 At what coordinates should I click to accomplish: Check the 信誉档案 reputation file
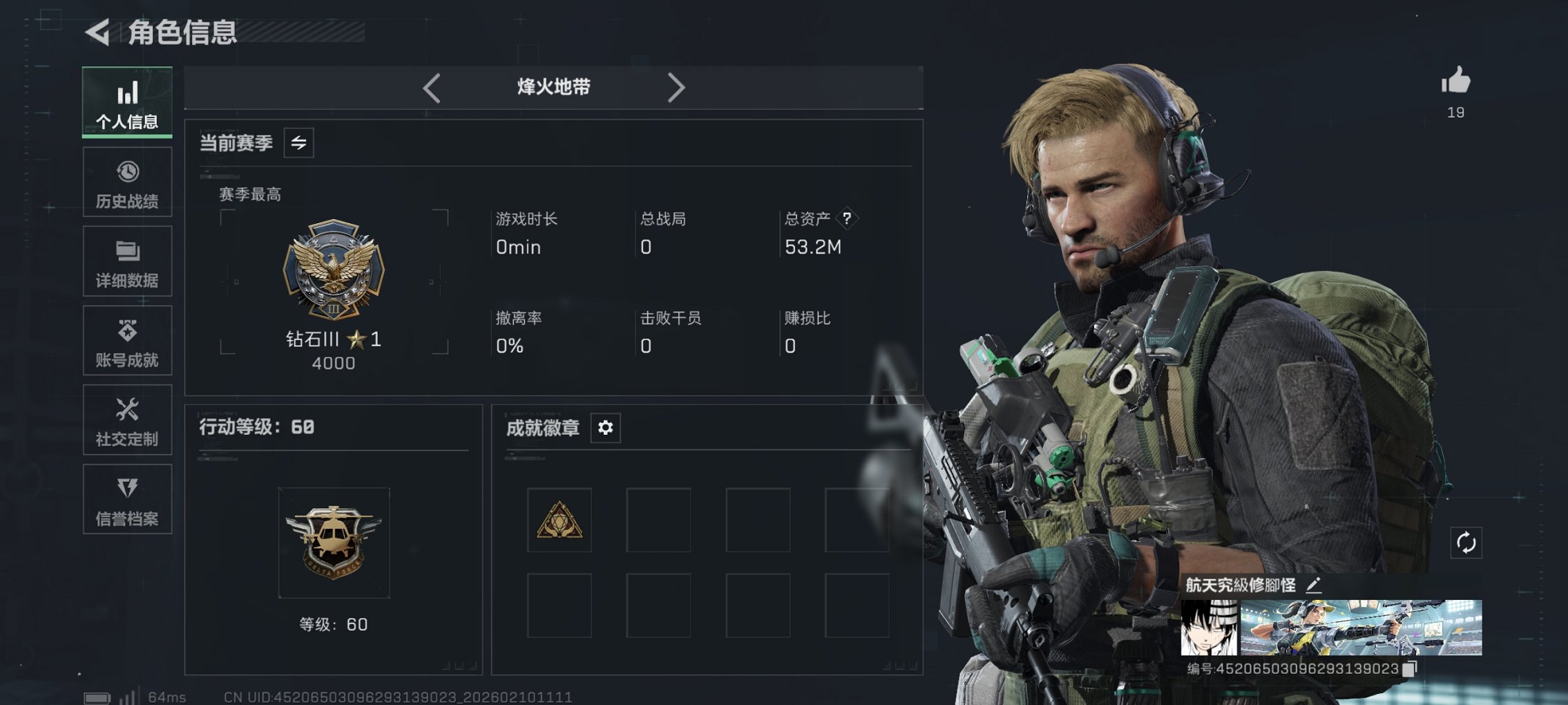[126, 499]
